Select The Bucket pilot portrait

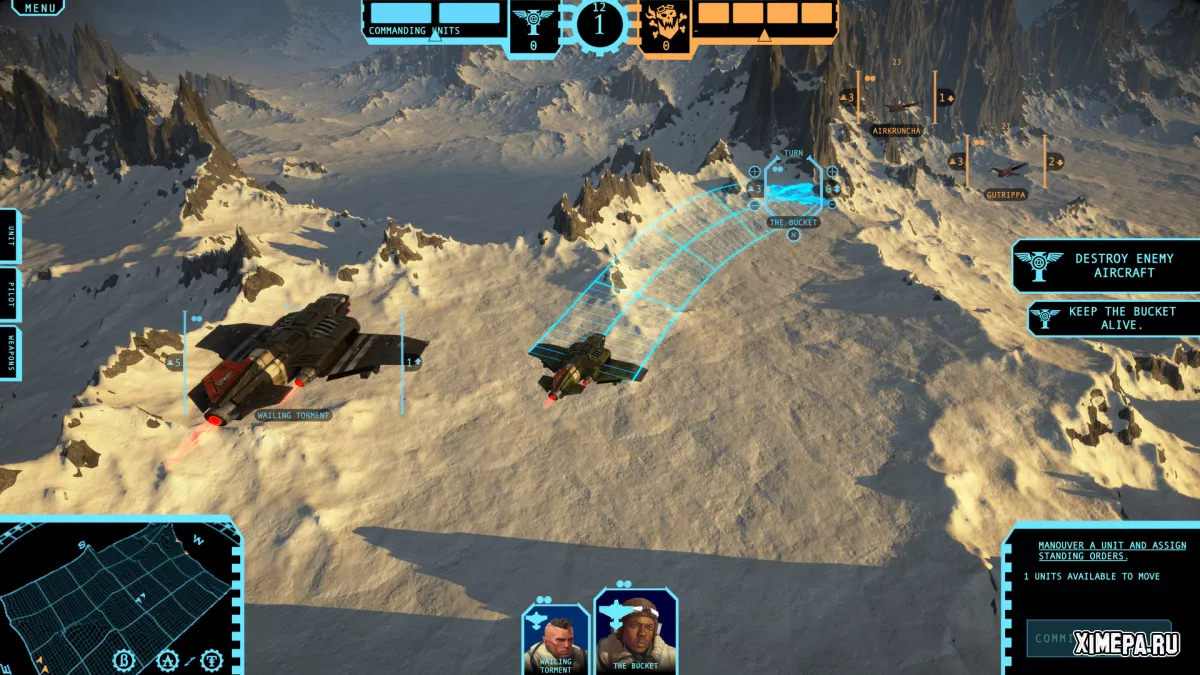point(635,631)
